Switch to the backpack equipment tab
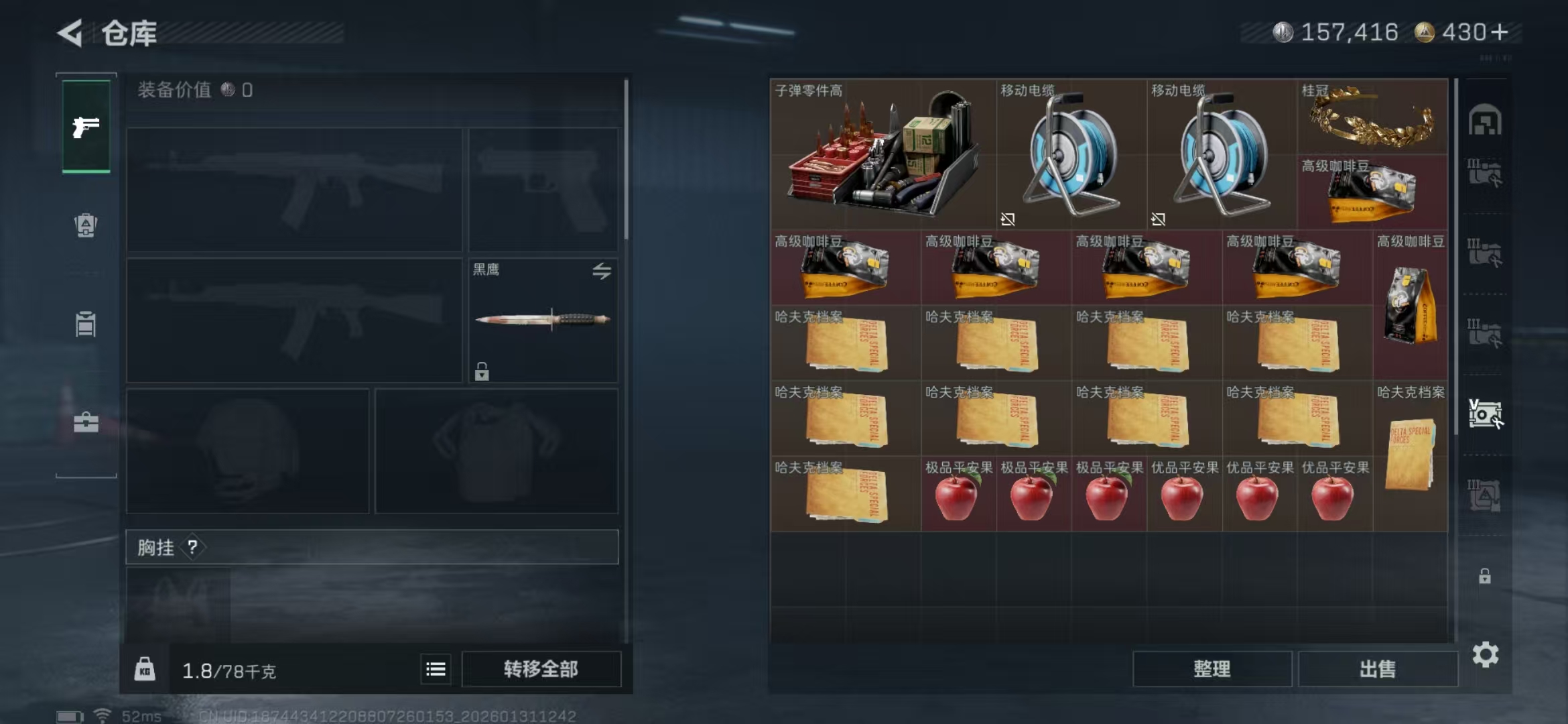This screenshot has height=724, width=1568. point(86,225)
